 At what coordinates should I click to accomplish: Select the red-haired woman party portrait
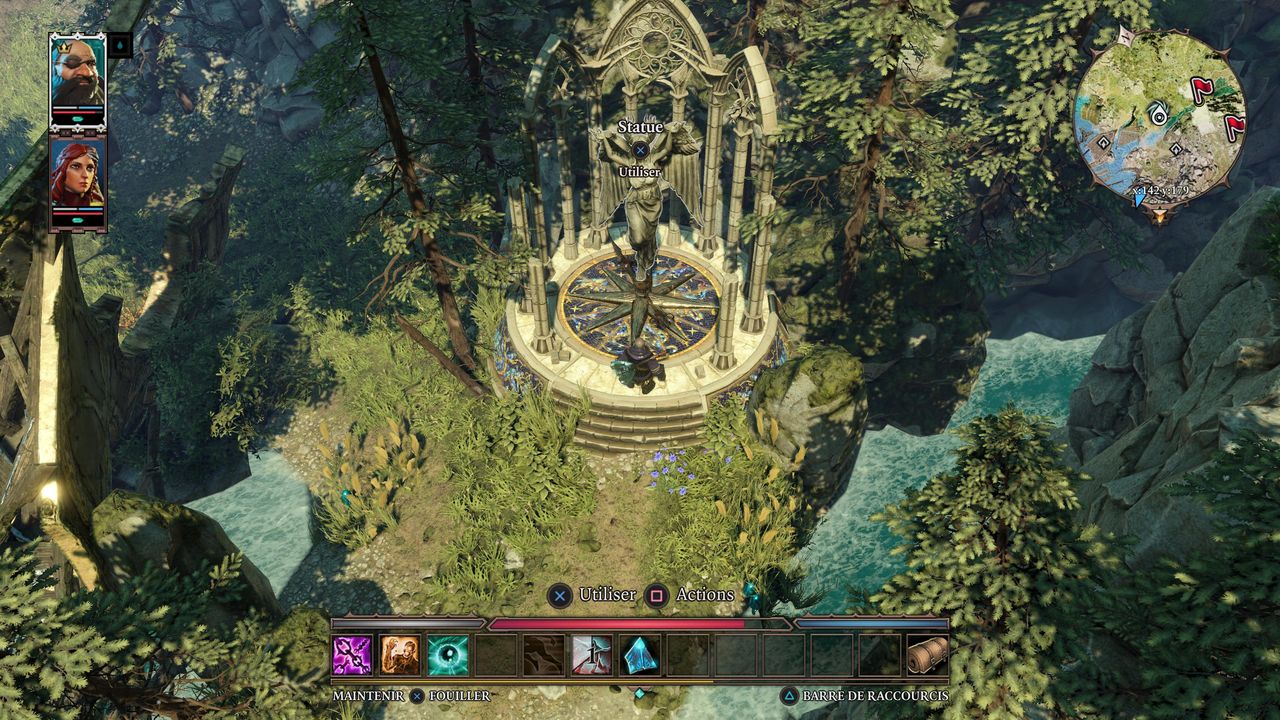point(77,178)
